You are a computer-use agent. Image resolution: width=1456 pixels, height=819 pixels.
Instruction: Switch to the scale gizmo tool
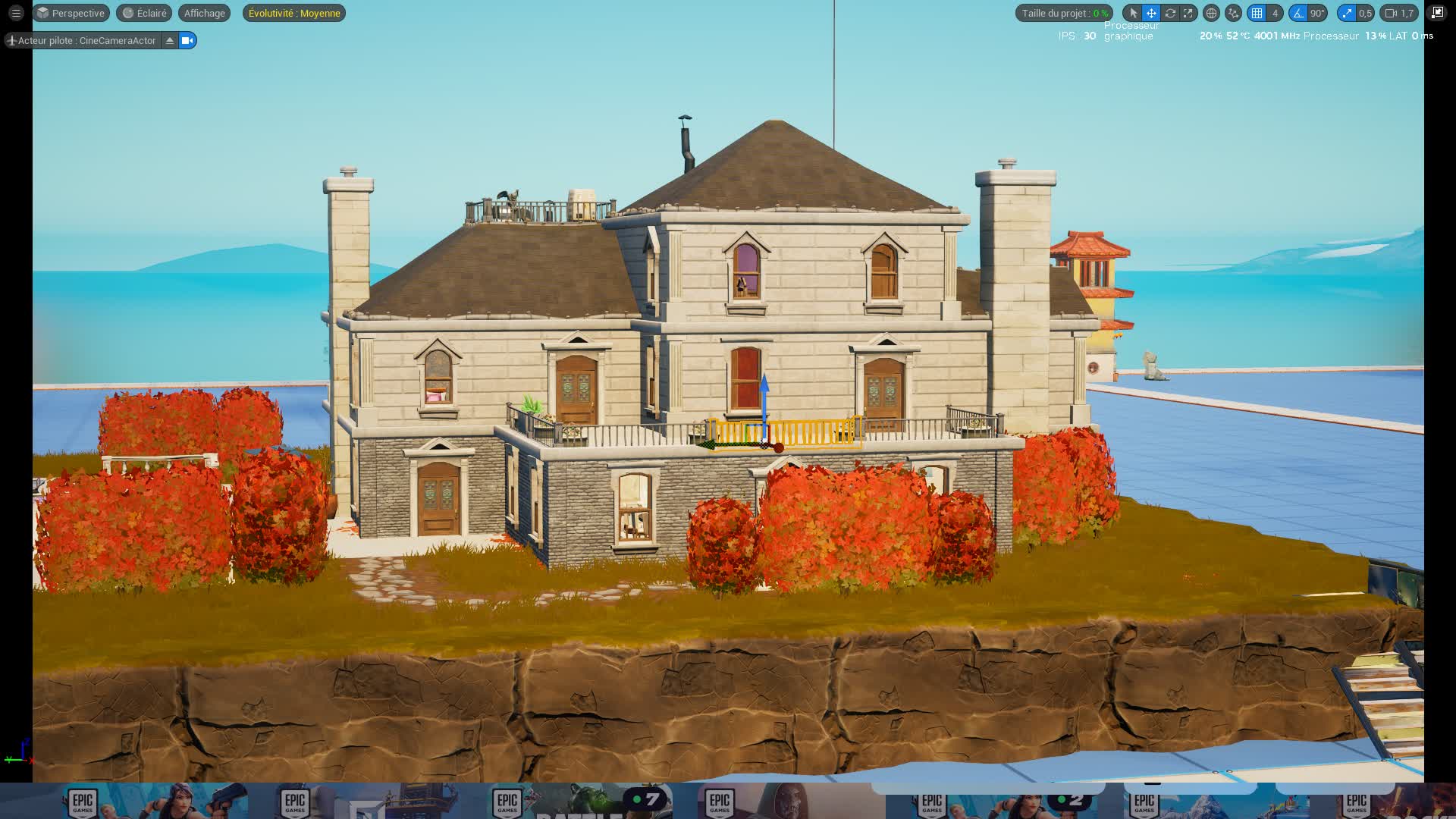[1188, 13]
